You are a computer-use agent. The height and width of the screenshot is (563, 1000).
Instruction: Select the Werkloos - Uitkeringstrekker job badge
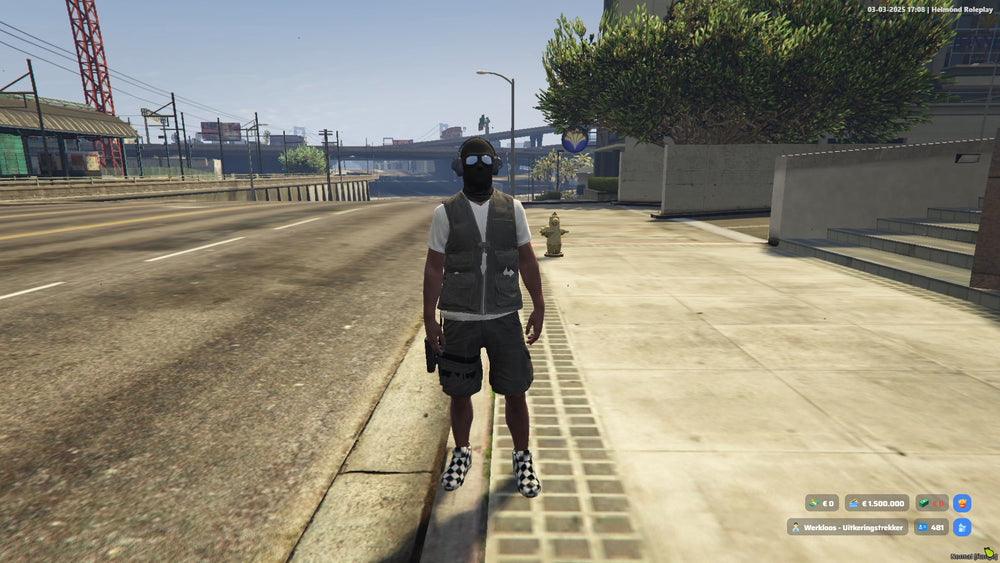click(x=847, y=526)
